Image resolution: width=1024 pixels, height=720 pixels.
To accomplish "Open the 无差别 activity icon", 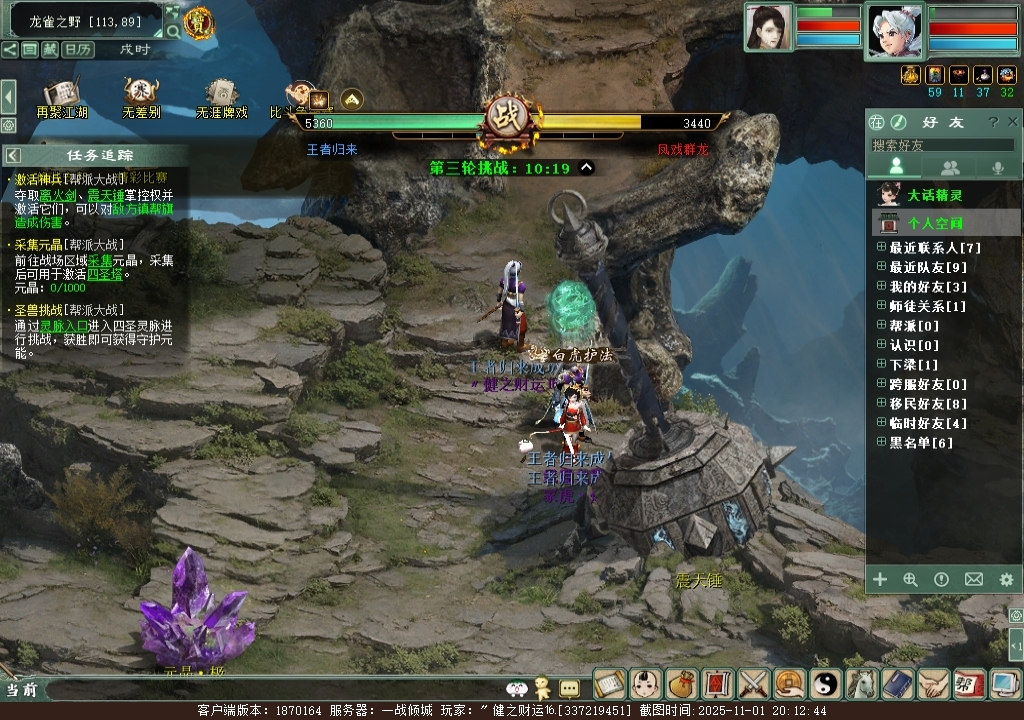I will pyautogui.click(x=141, y=96).
